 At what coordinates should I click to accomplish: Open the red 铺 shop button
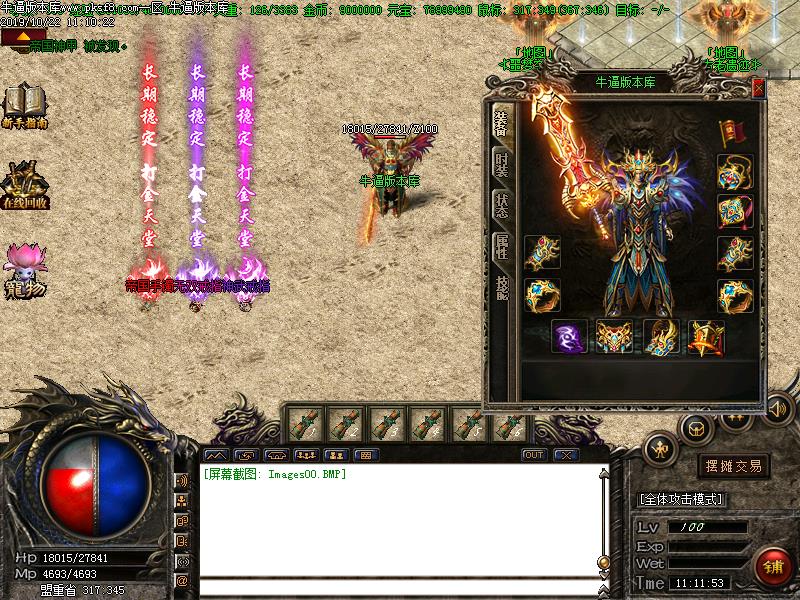coord(770,565)
